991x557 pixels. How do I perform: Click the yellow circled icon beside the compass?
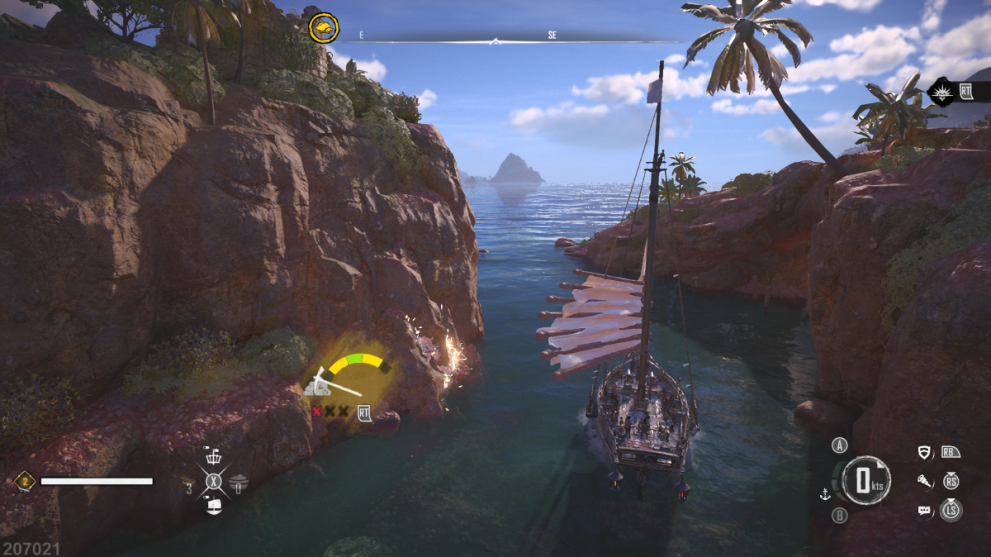click(x=323, y=27)
